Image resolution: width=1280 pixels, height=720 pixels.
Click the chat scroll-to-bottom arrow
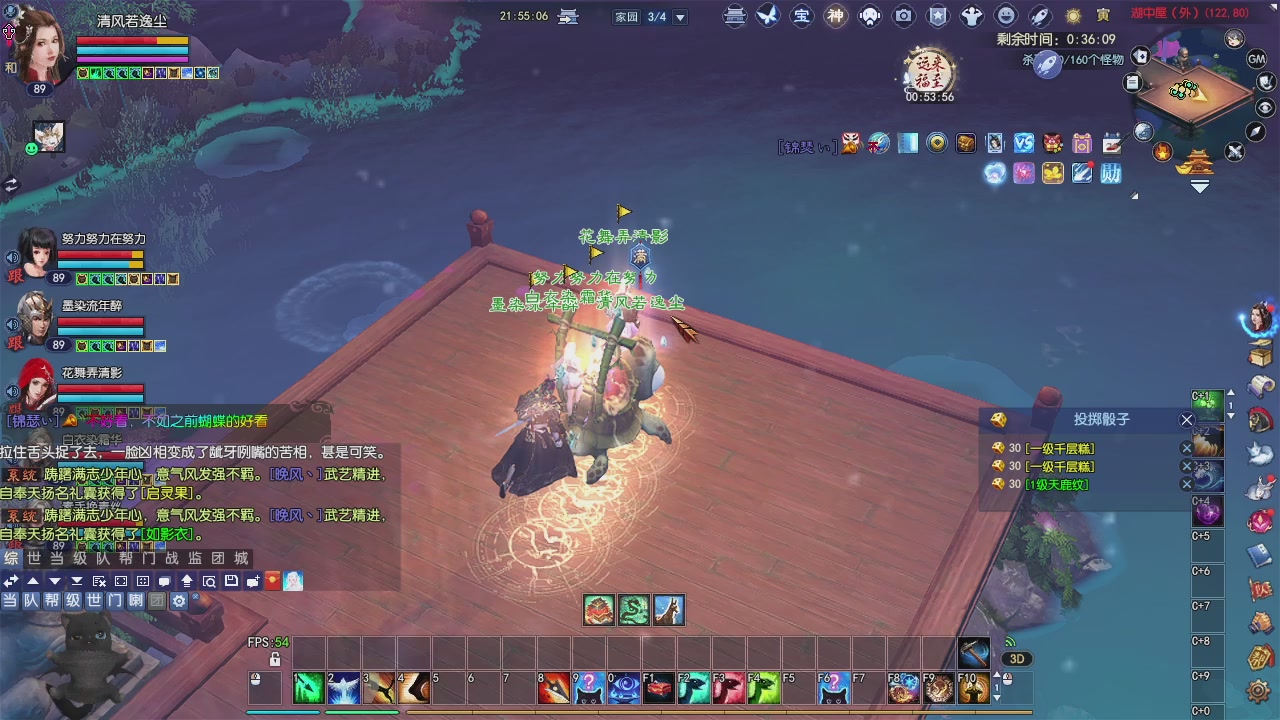point(77,582)
